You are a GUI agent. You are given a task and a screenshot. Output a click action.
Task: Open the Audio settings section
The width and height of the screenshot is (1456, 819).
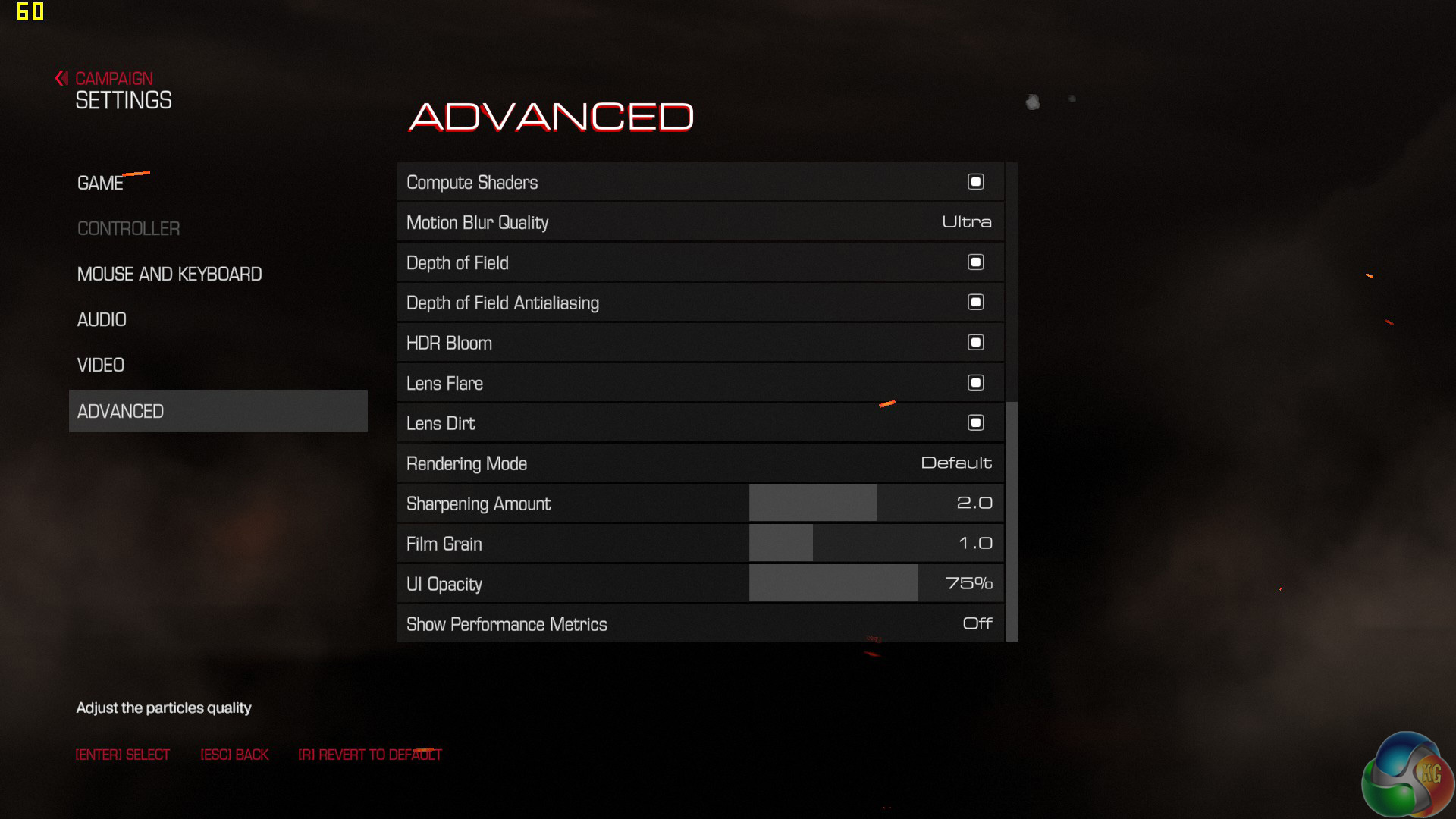click(102, 320)
